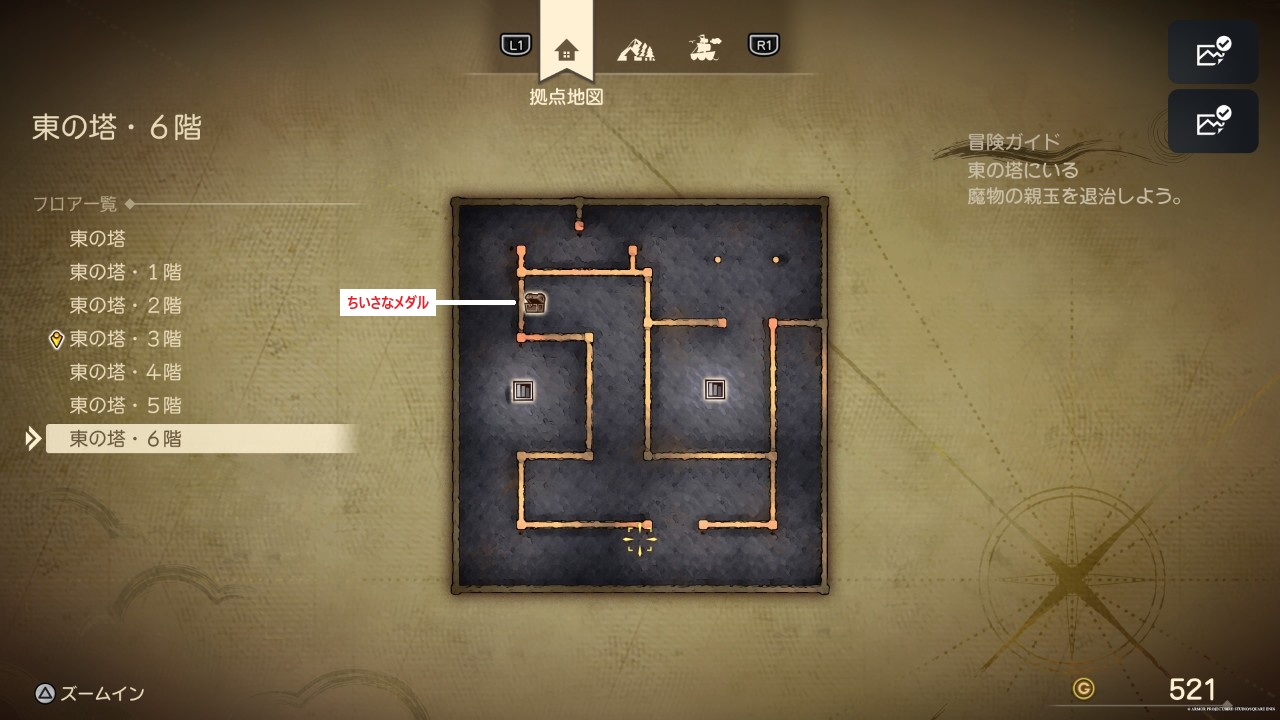
Task: Open the mountain world map tab
Action: coord(636,47)
